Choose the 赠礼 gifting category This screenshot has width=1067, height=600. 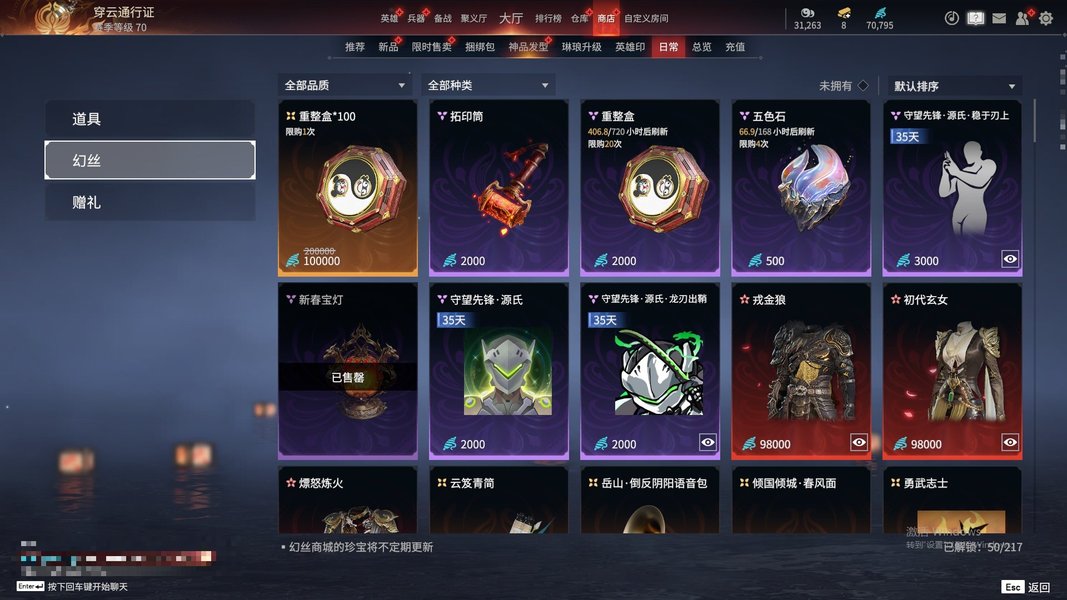coord(150,202)
